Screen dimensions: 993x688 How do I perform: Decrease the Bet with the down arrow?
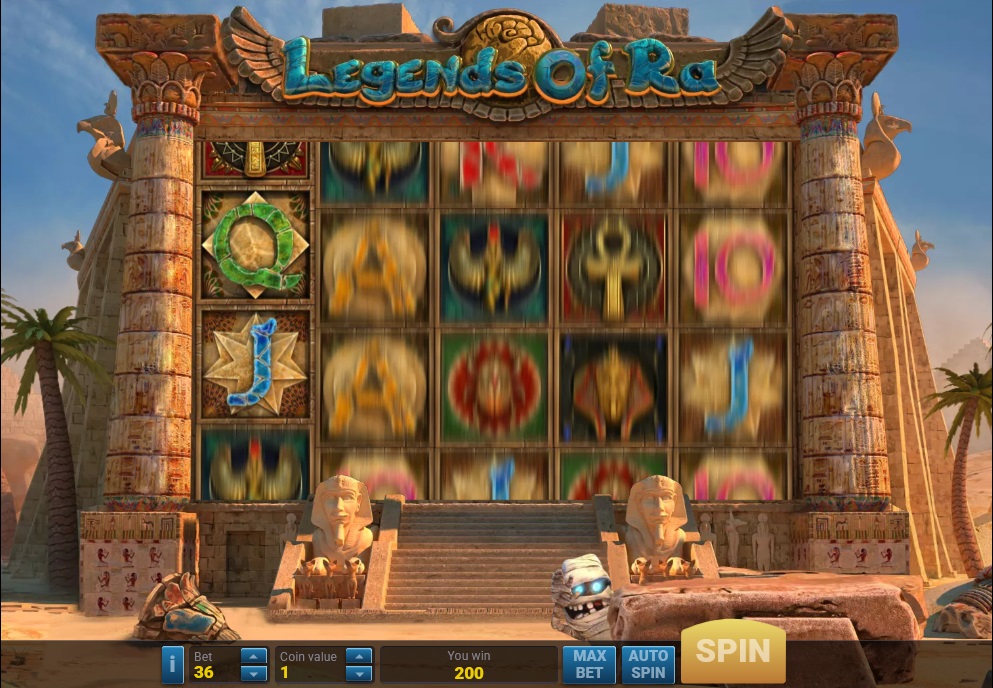[x=255, y=673]
